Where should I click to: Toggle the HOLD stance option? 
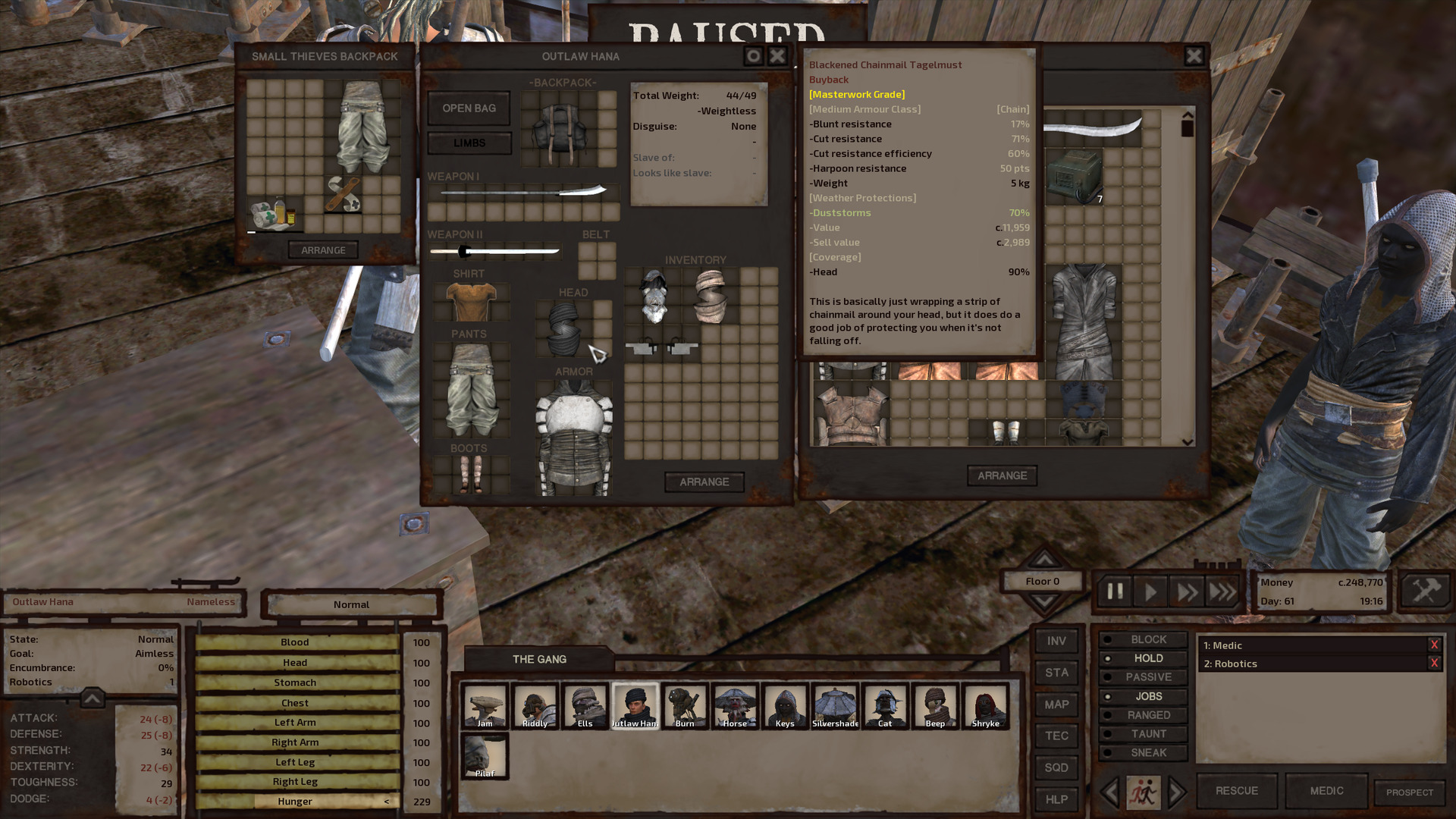[1147, 658]
